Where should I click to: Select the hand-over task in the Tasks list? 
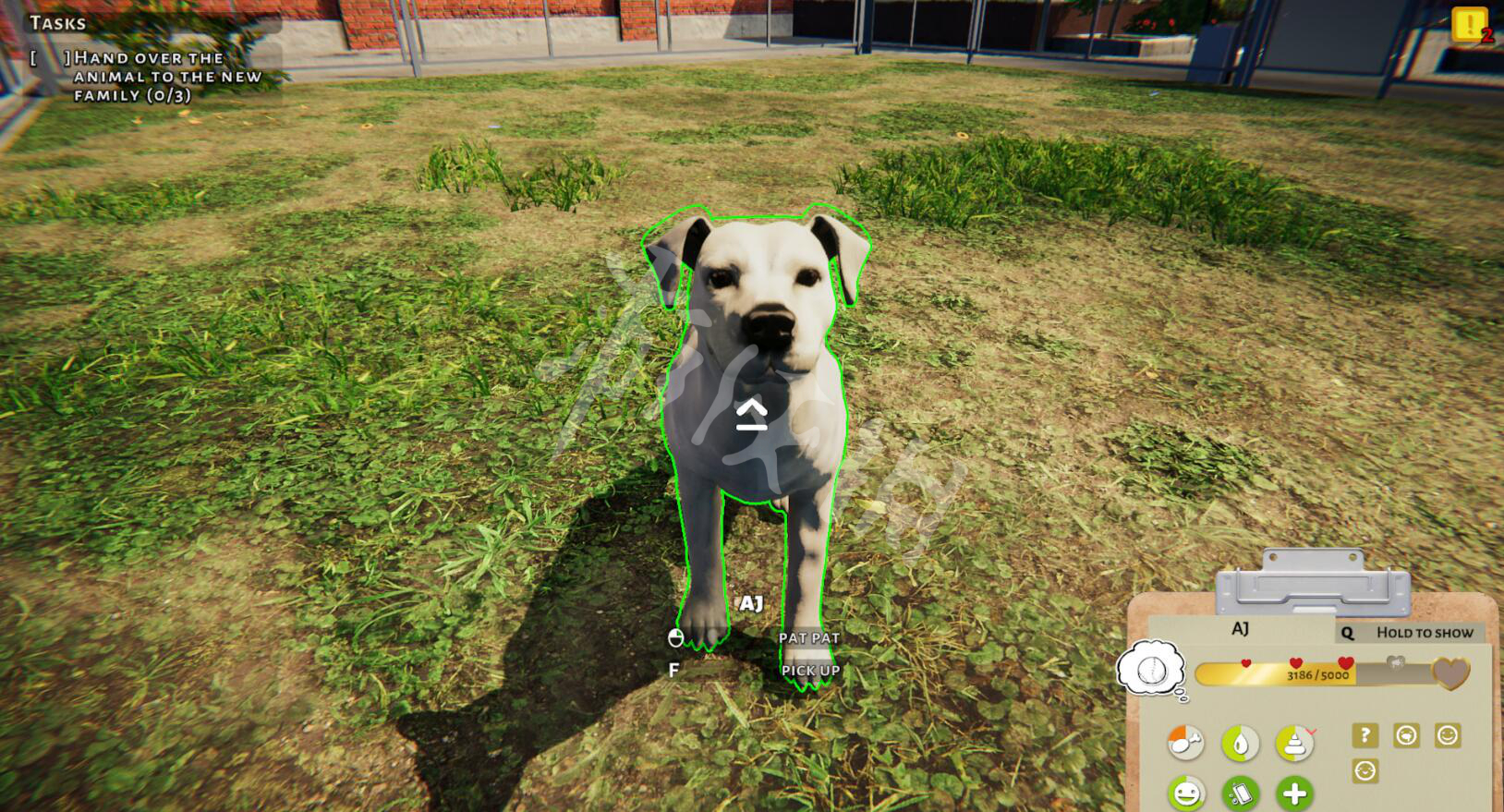click(x=166, y=77)
